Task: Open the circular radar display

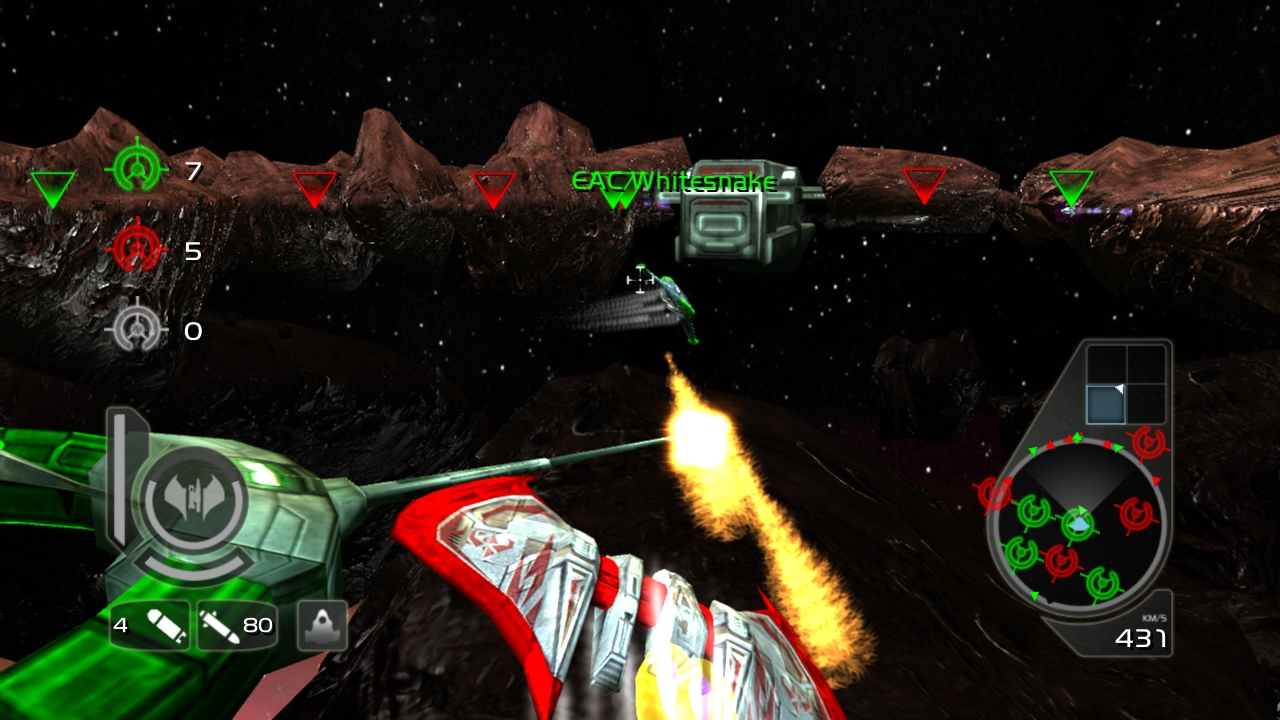Action: pos(1077,523)
